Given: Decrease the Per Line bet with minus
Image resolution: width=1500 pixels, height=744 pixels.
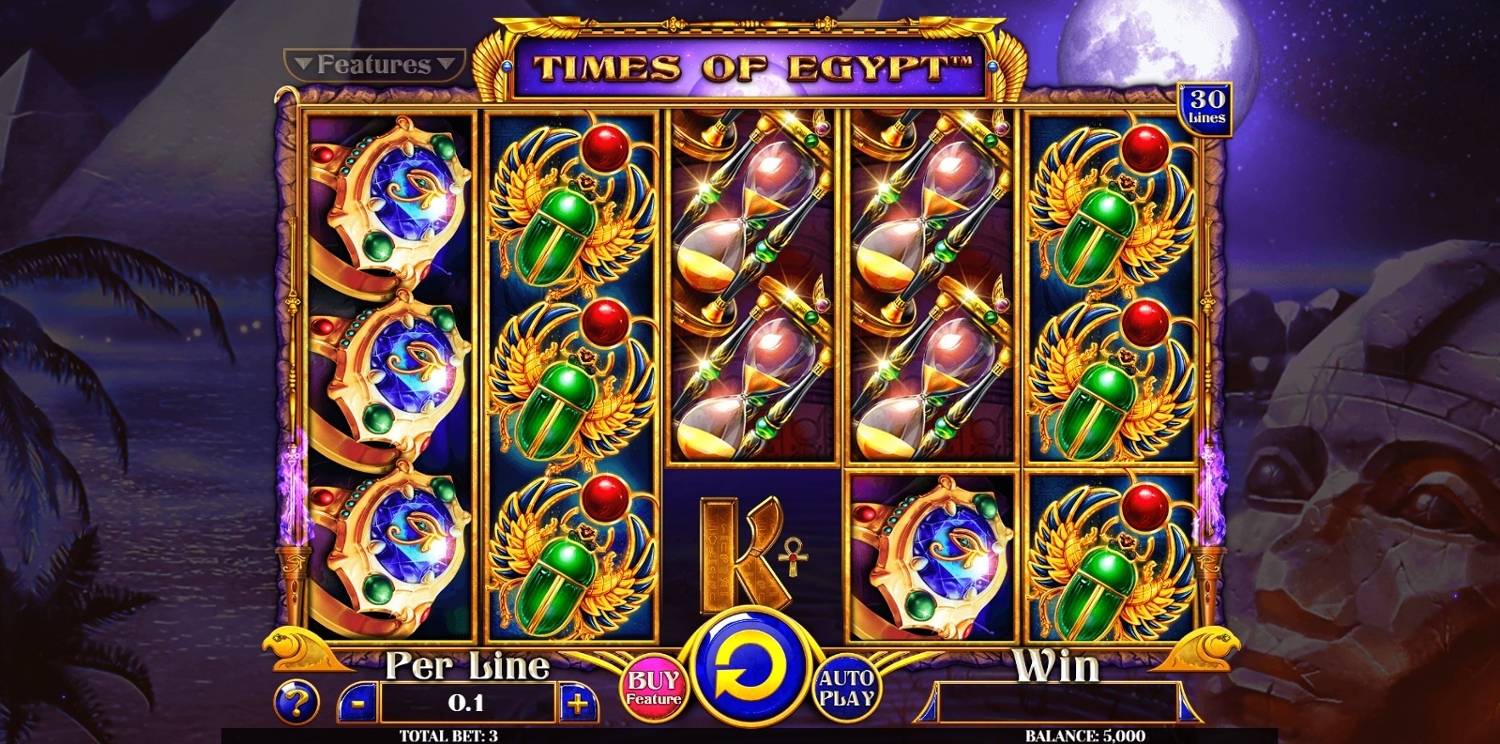Looking at the screenshot, I should click(361, 703).
